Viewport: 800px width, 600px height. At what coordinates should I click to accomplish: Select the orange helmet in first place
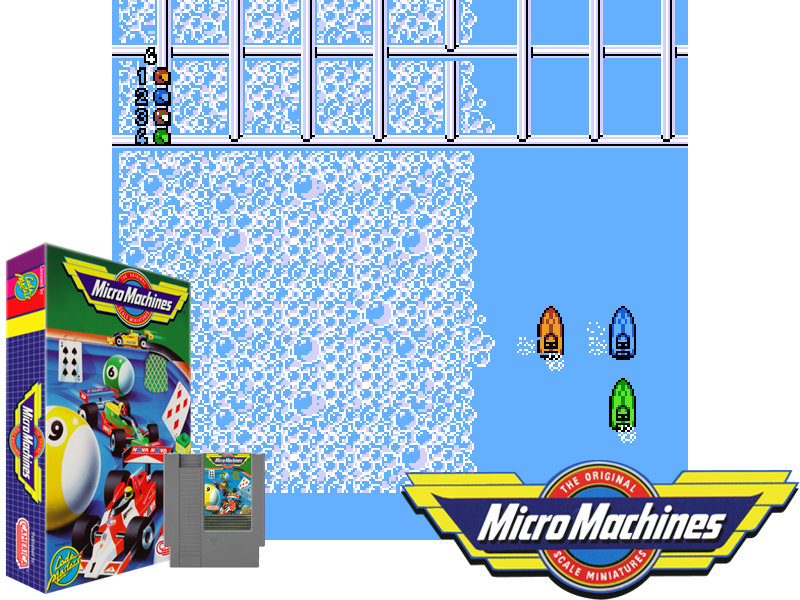[x=161, y=76]
